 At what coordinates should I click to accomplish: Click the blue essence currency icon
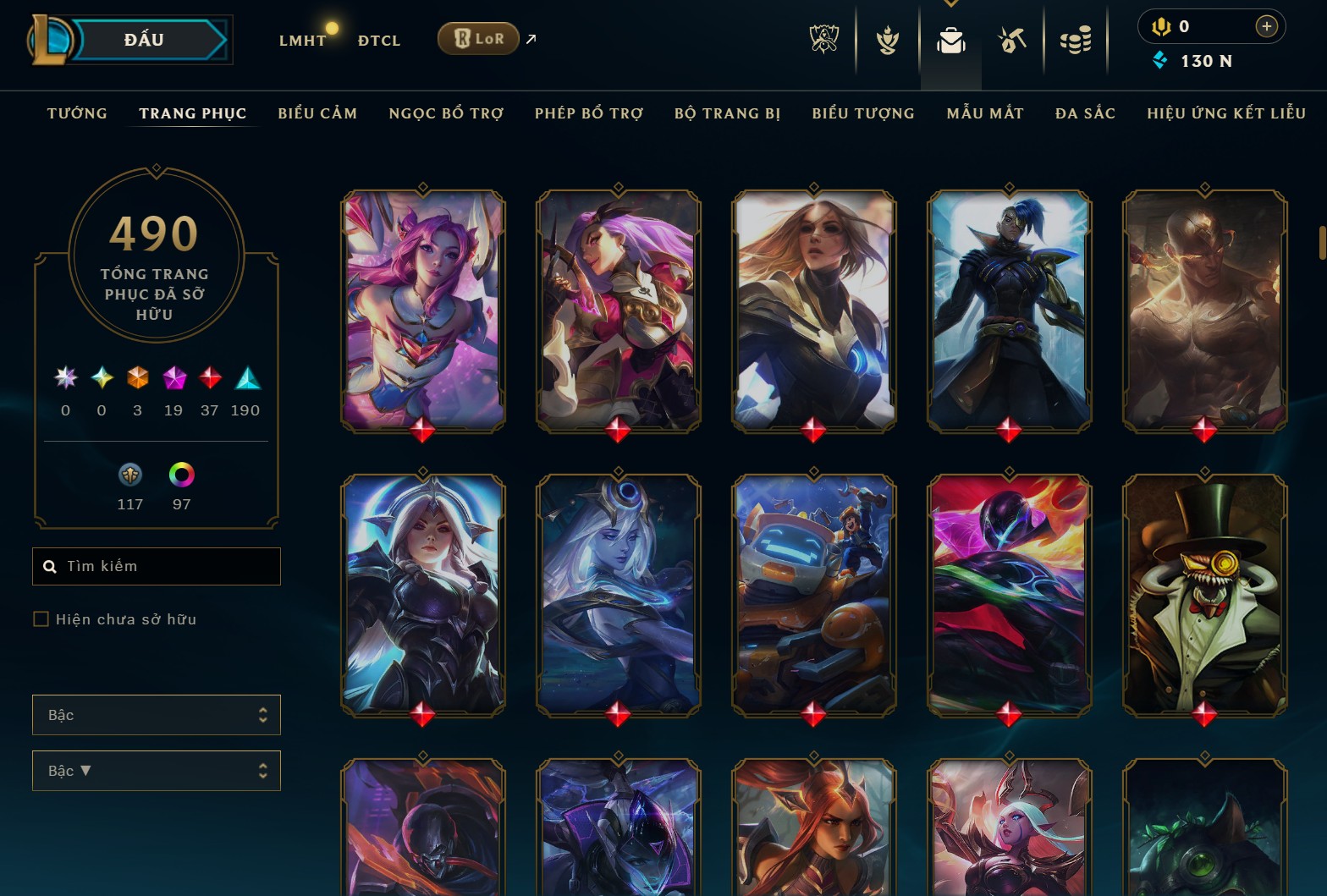(1159, 60)
